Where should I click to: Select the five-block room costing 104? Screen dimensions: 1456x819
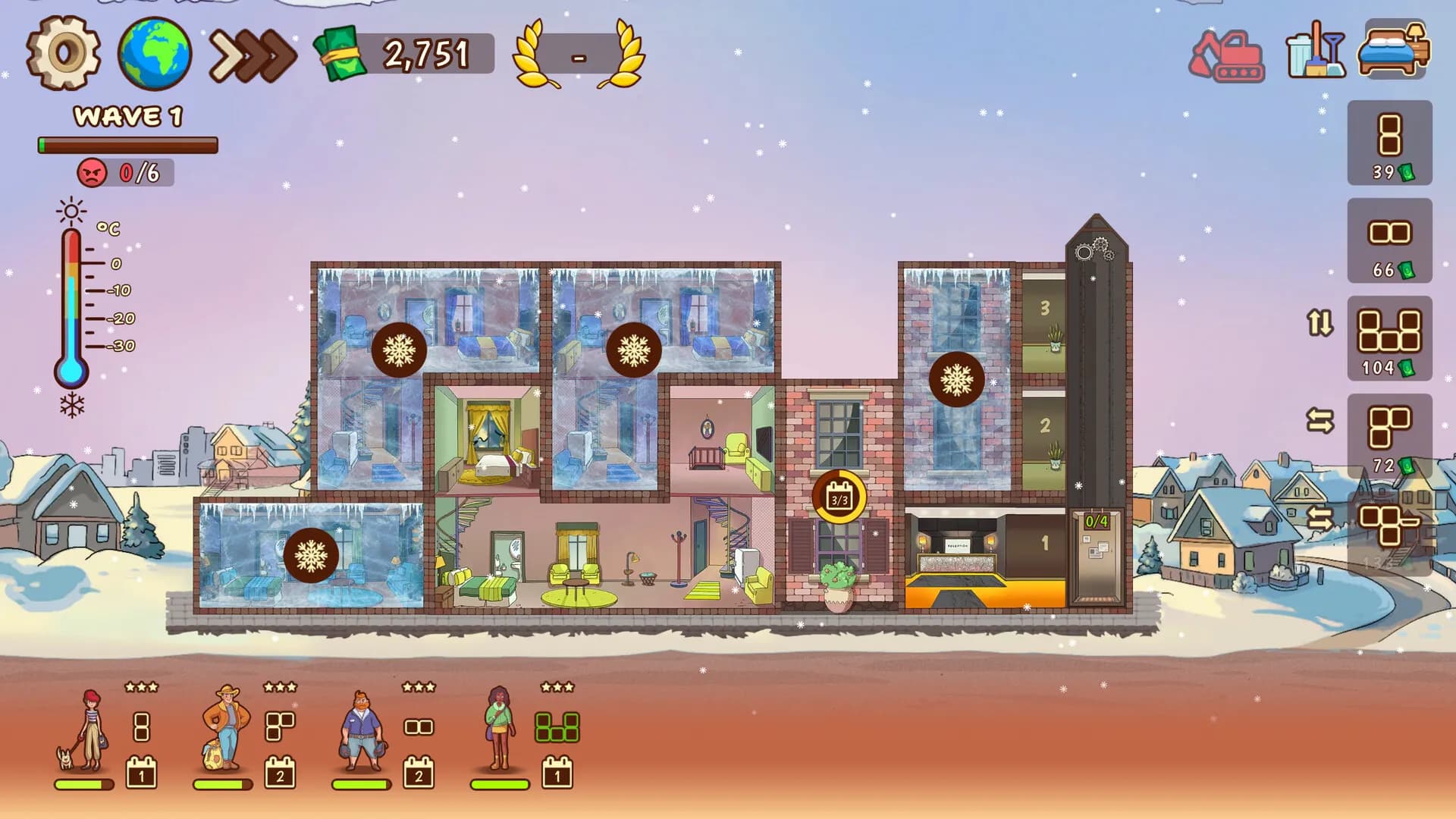coord(1389,338)
